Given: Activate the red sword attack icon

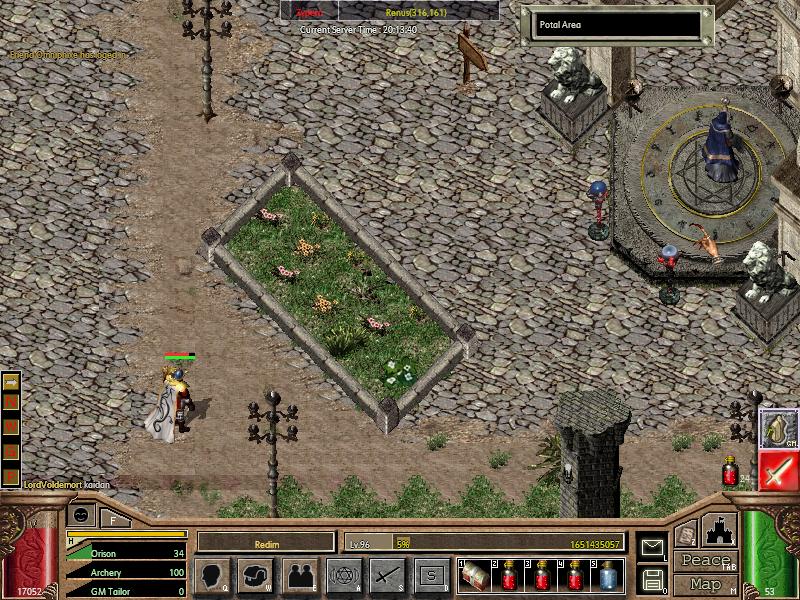Looking at the screenshot, I should [778, 470].
